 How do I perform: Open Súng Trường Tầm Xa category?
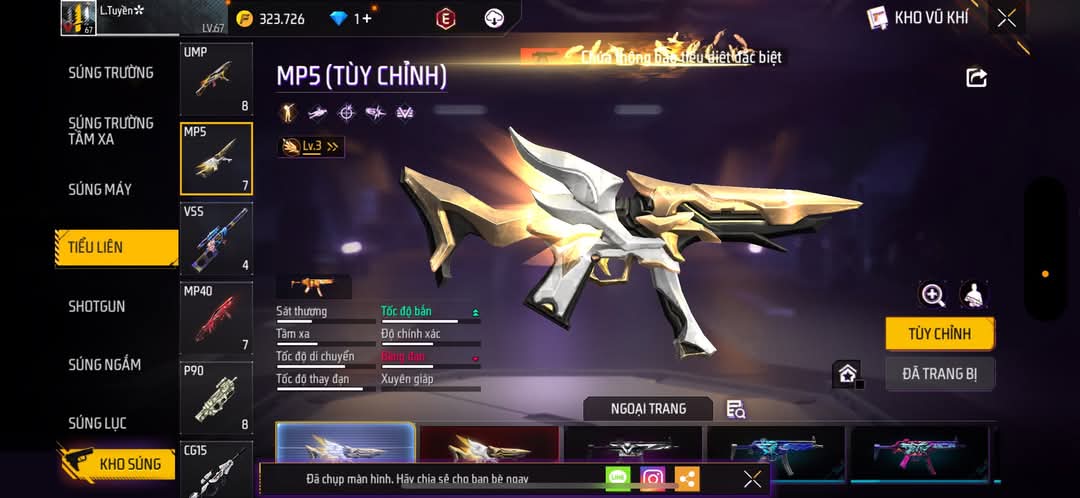pyautogui.click(x=111, y=131)
